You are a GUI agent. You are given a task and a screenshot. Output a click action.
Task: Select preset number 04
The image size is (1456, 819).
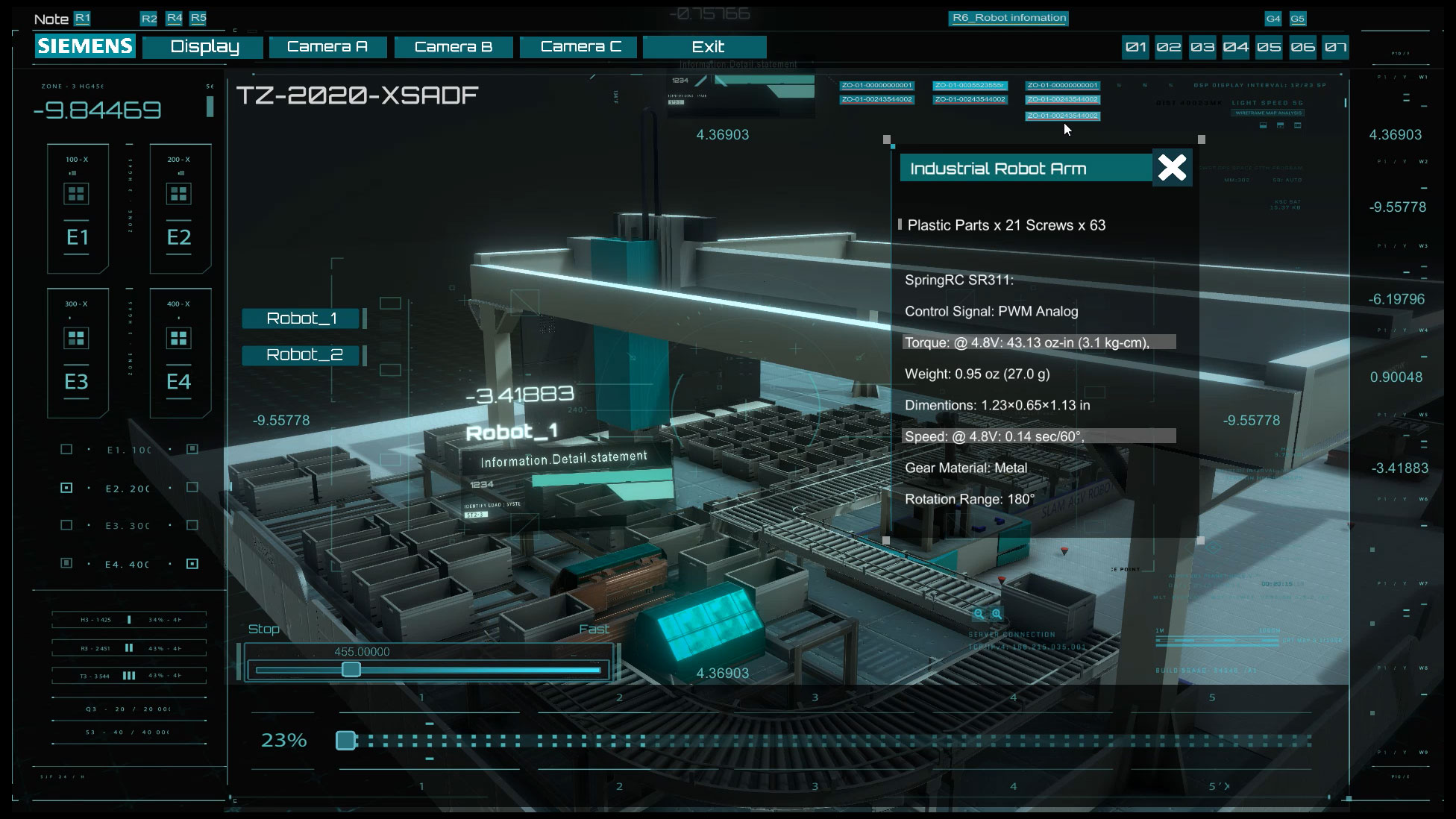(x=1236, y=48)
